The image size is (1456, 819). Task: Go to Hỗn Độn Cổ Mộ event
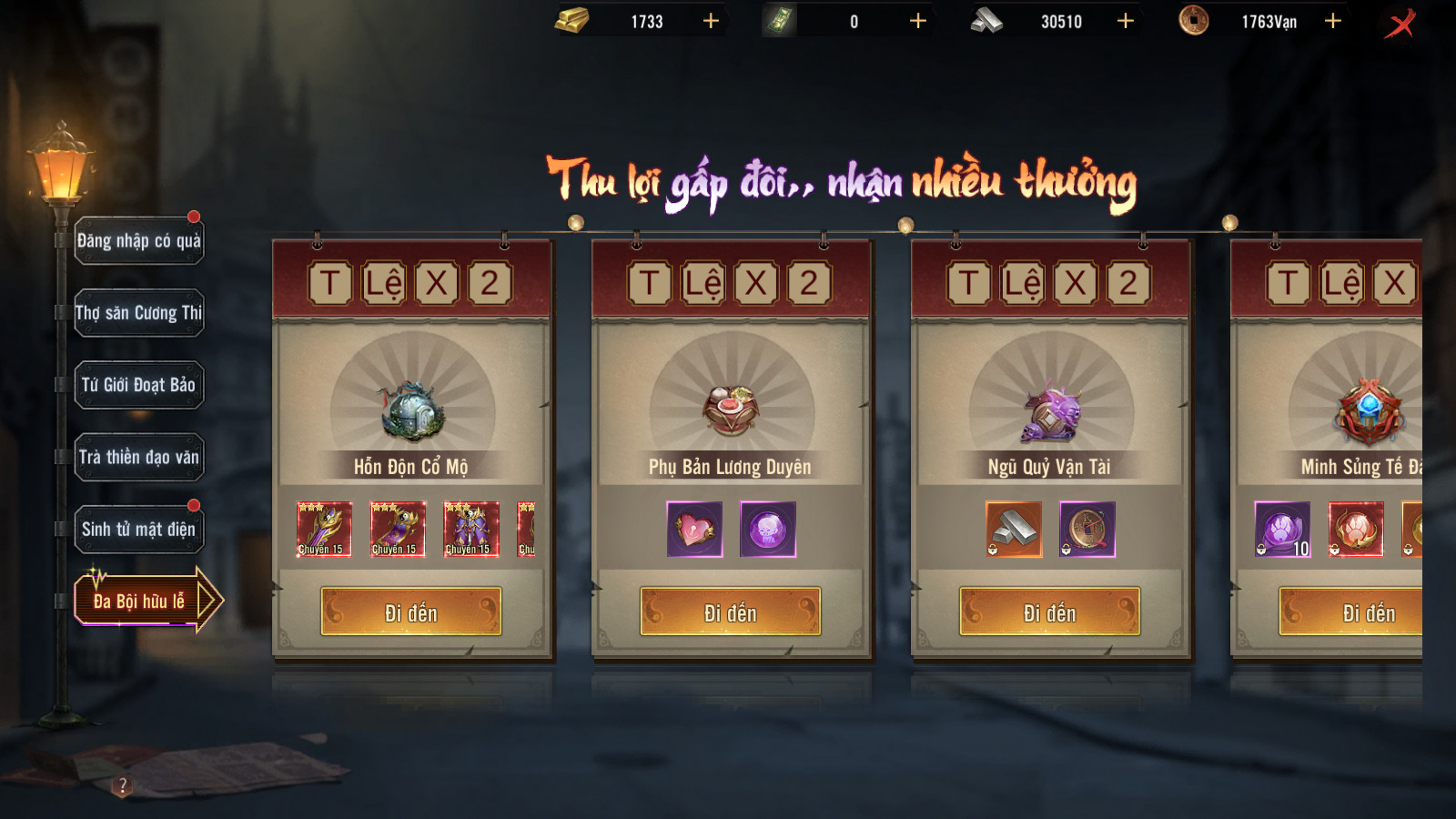pyautogui.click(x=411, y=612)
